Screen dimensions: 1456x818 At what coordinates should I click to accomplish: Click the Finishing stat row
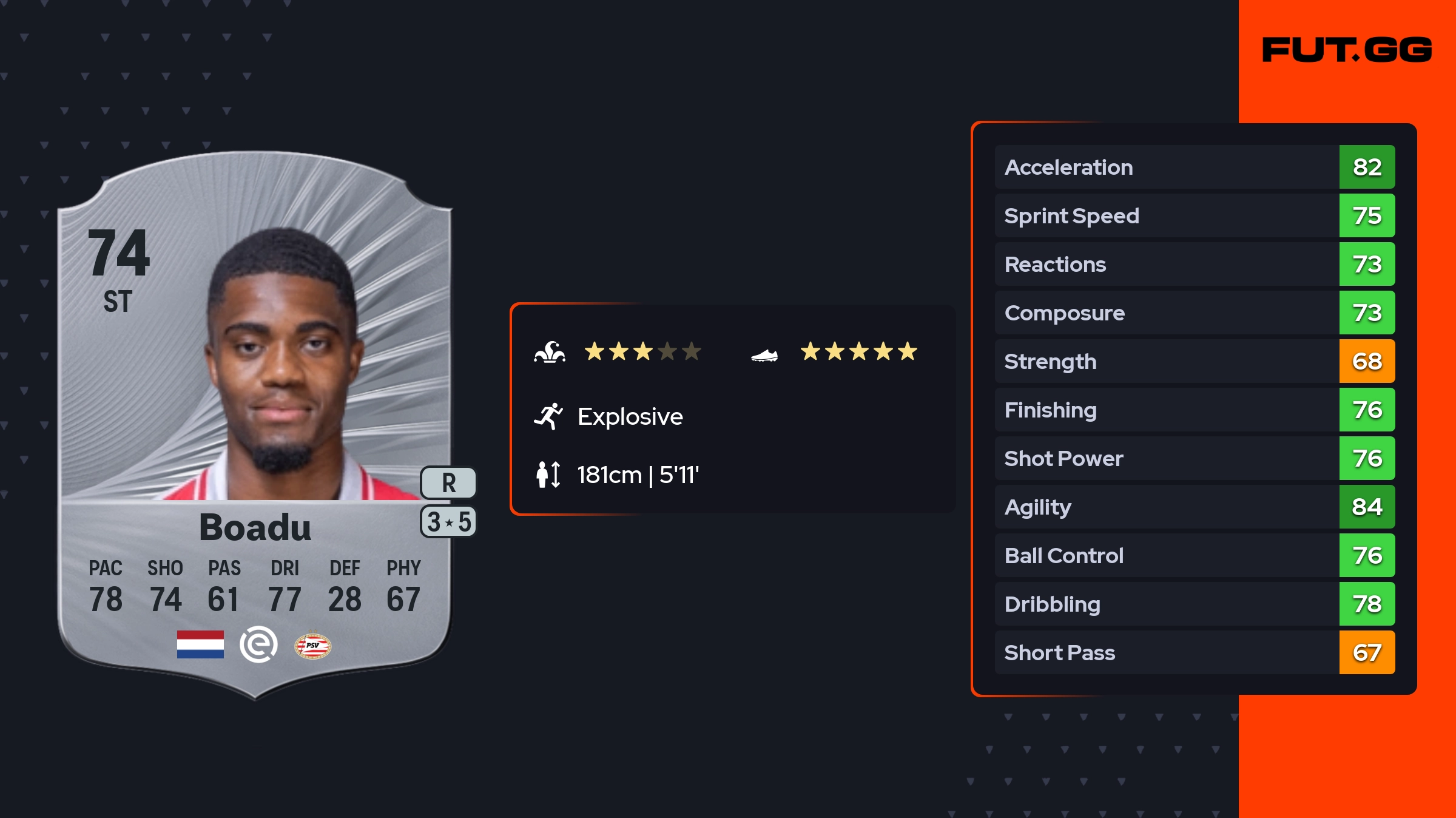(x=1194, y=410)
